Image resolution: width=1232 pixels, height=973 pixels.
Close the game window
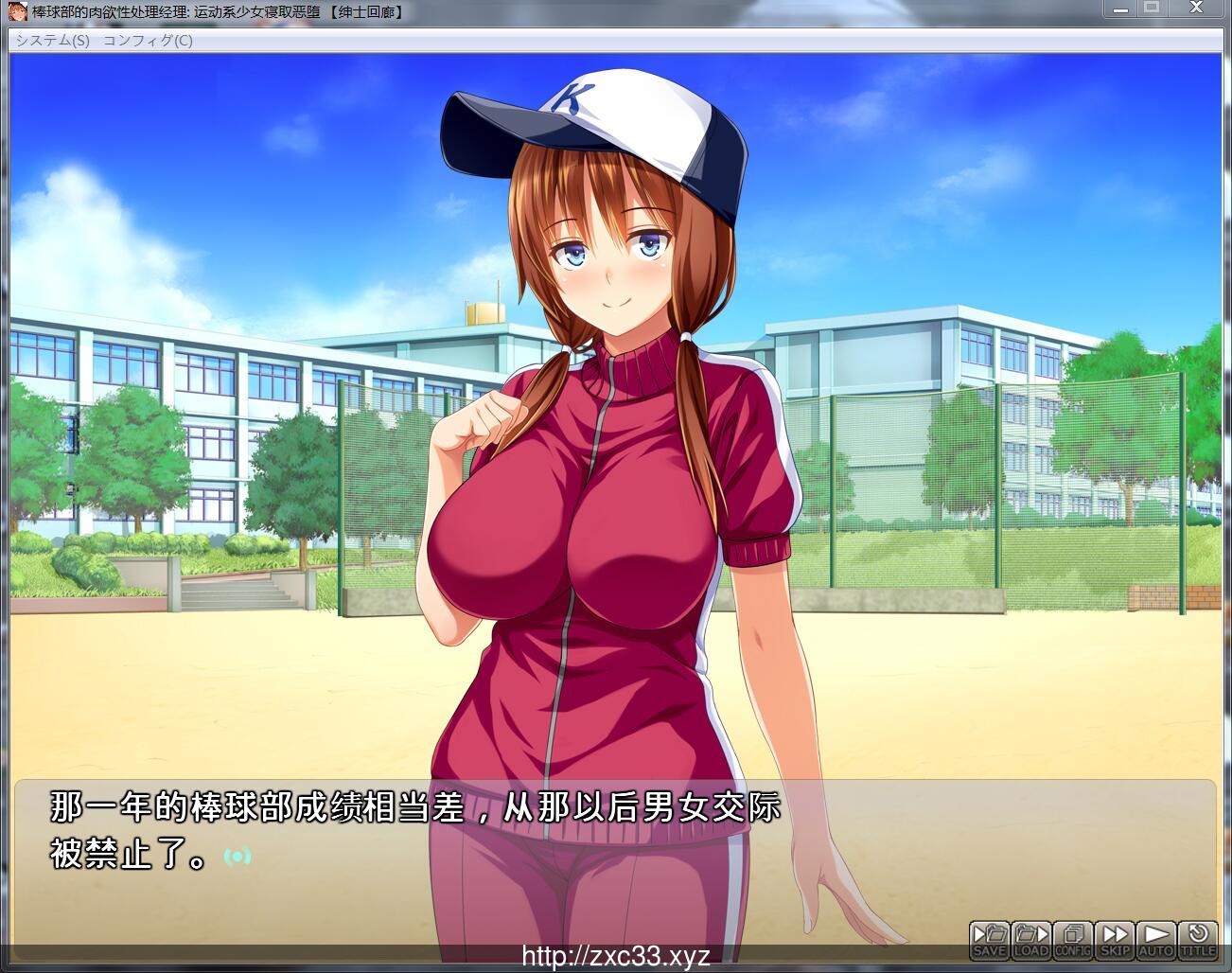[x=1199, y=9]
